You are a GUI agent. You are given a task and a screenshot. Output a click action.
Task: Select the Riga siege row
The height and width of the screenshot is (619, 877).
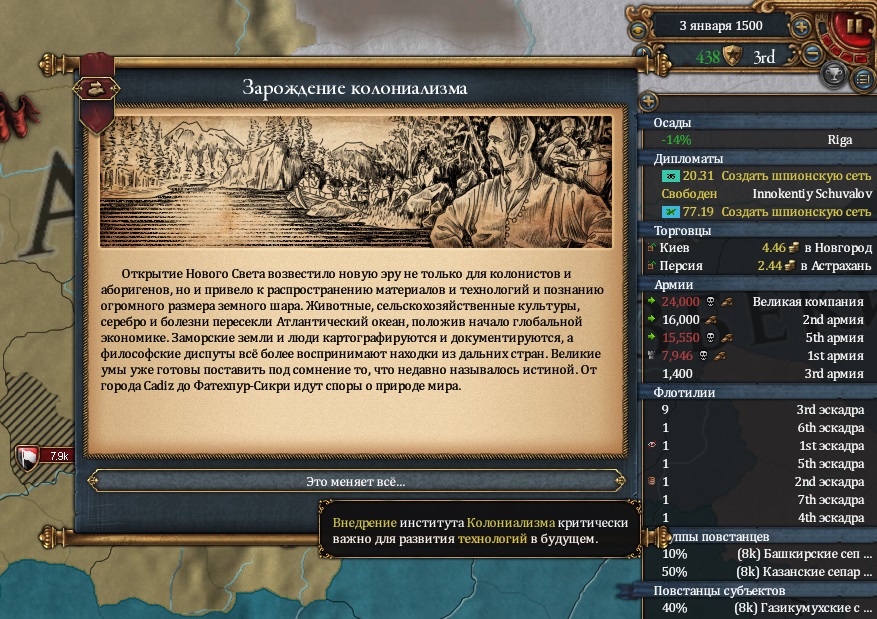[757, 140]
